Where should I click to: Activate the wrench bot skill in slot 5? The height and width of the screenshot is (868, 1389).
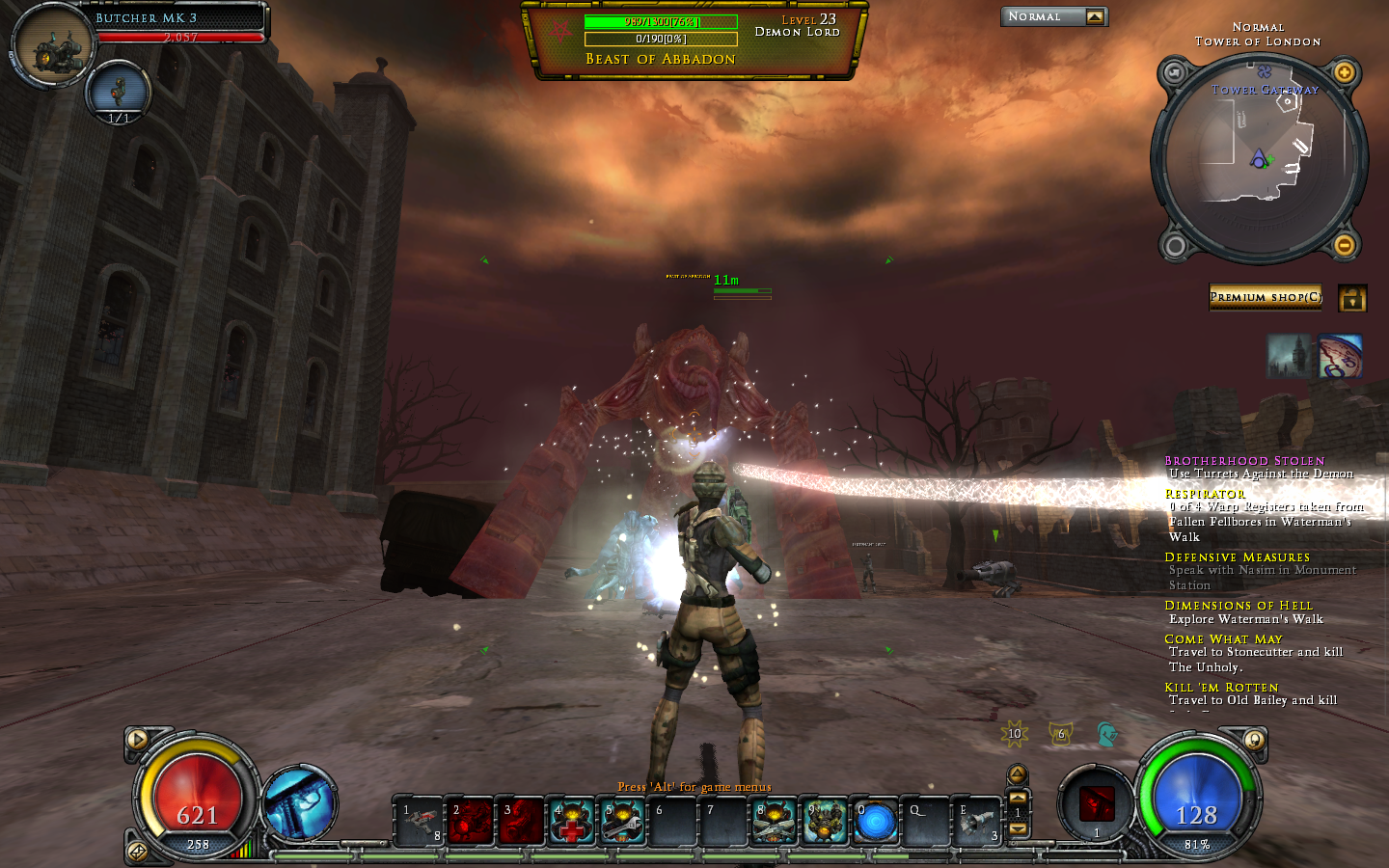(623, 822)
